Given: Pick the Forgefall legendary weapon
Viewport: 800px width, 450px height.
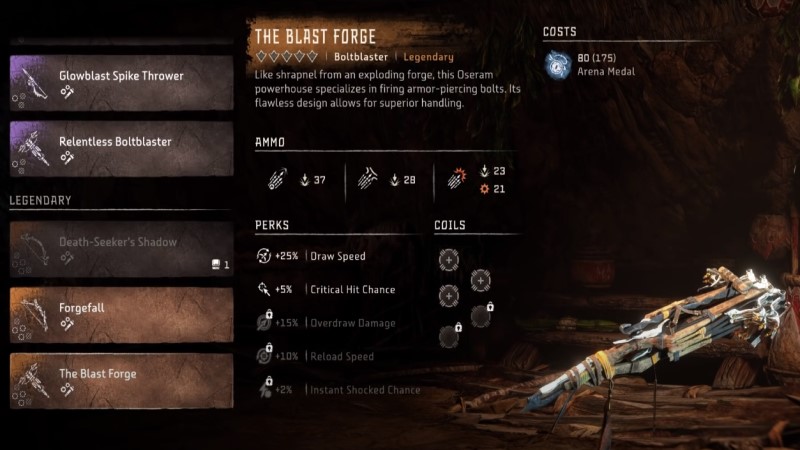Looking at the screenshot, I should click(120, 314).
